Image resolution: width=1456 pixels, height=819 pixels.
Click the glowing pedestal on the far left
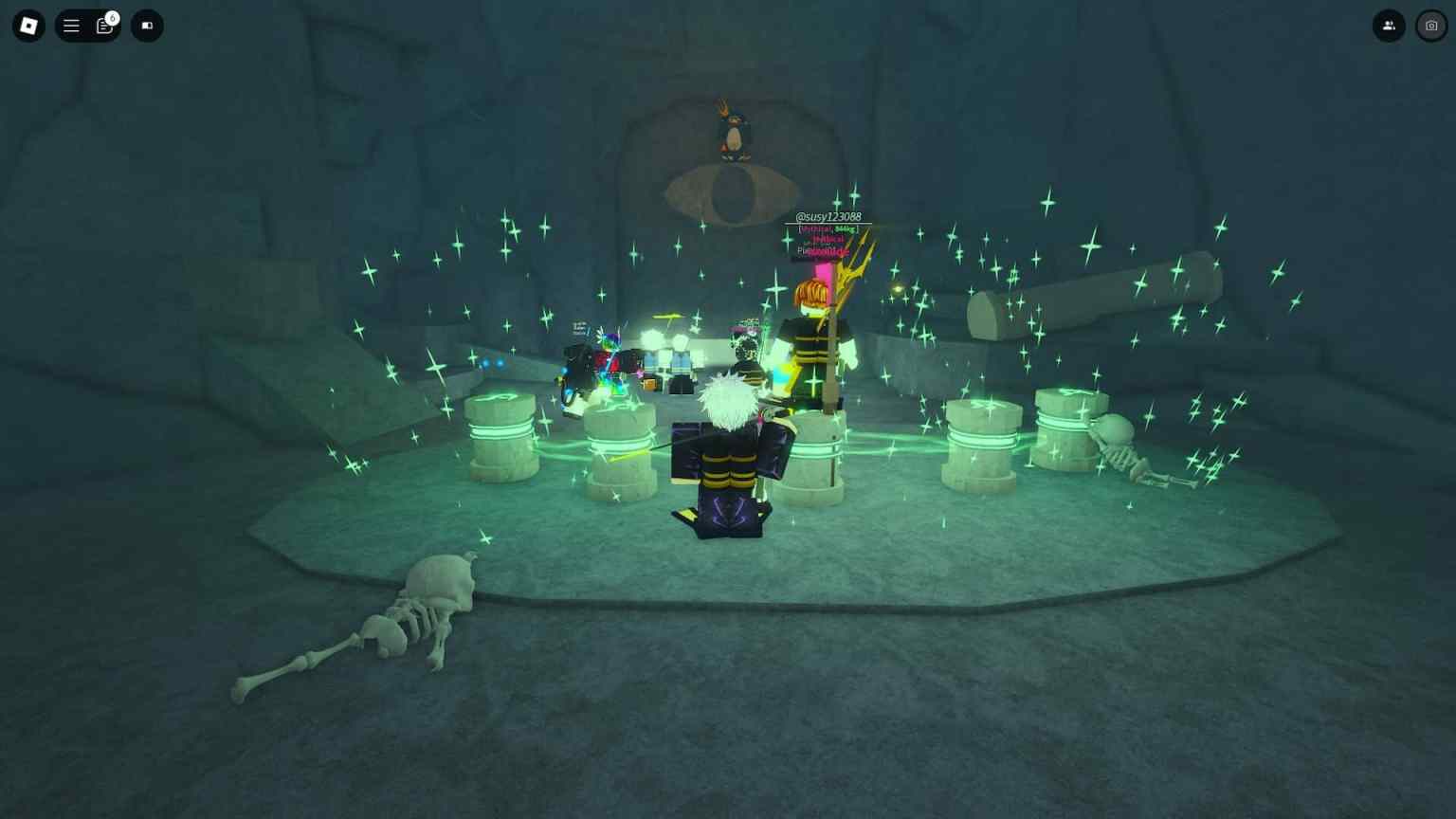(502, 436)
